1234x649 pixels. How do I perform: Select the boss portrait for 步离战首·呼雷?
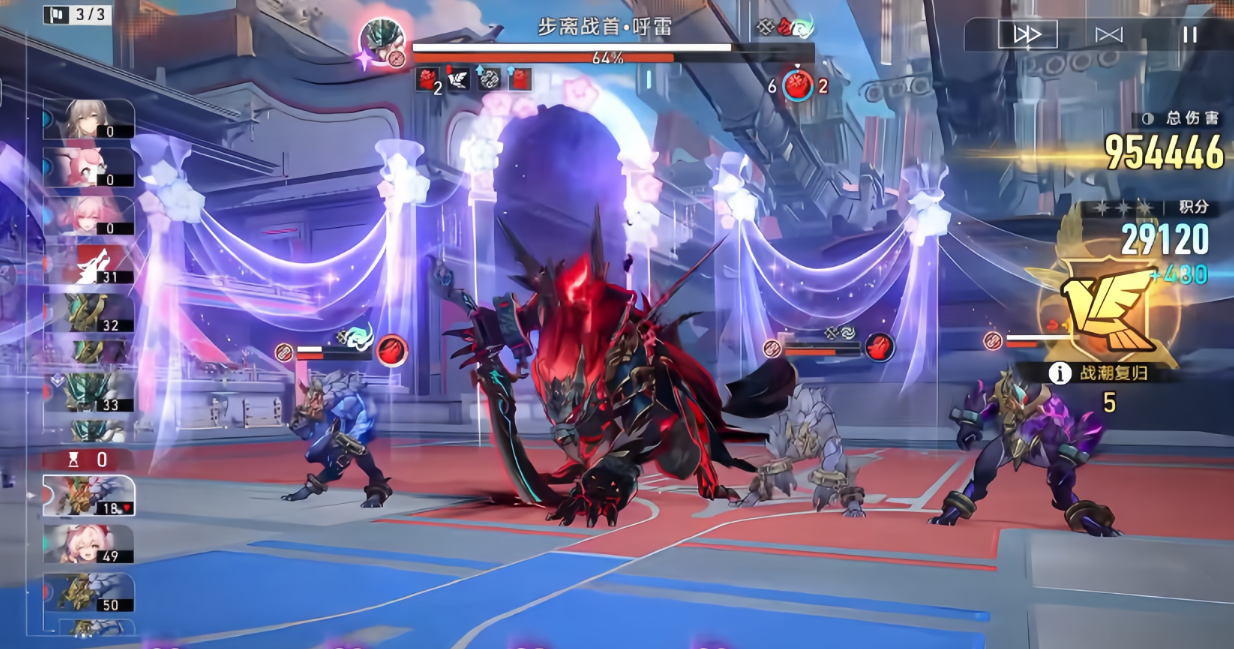point(382,43)
